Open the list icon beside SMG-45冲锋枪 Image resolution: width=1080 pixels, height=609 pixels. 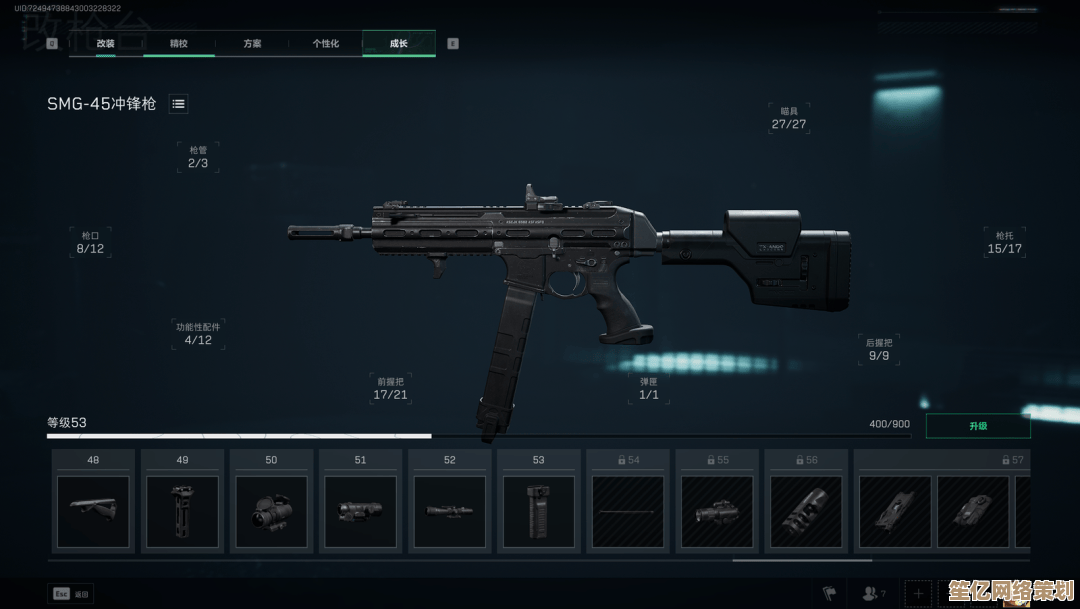(x=178, y=104)
